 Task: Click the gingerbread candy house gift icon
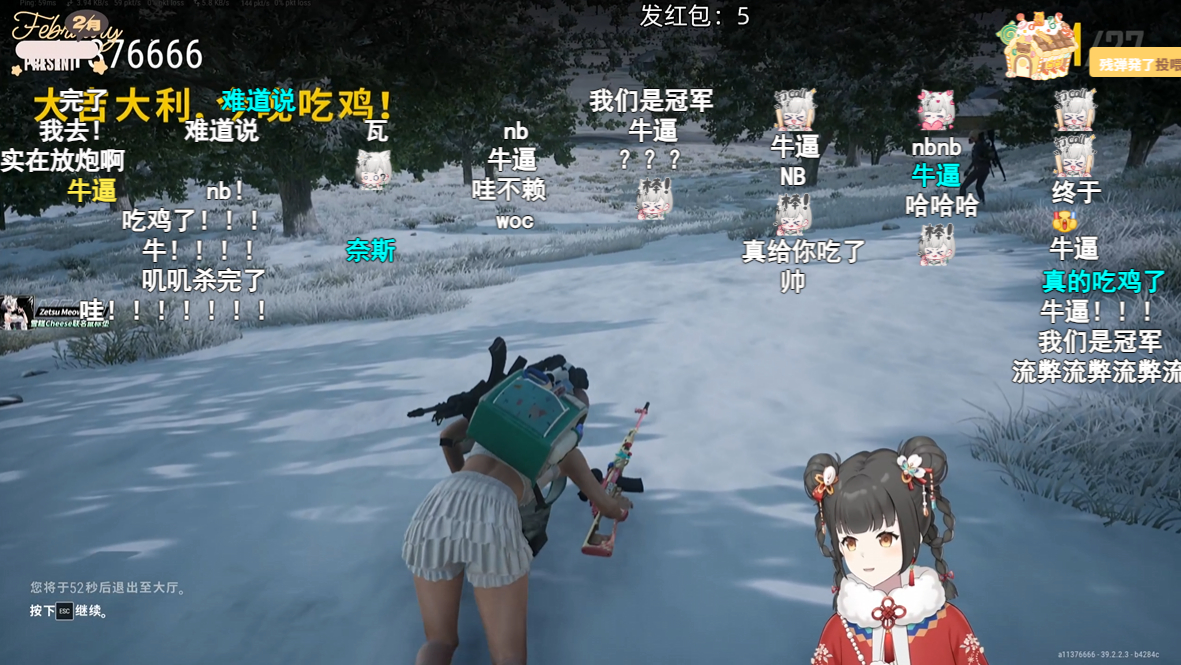1039,46
